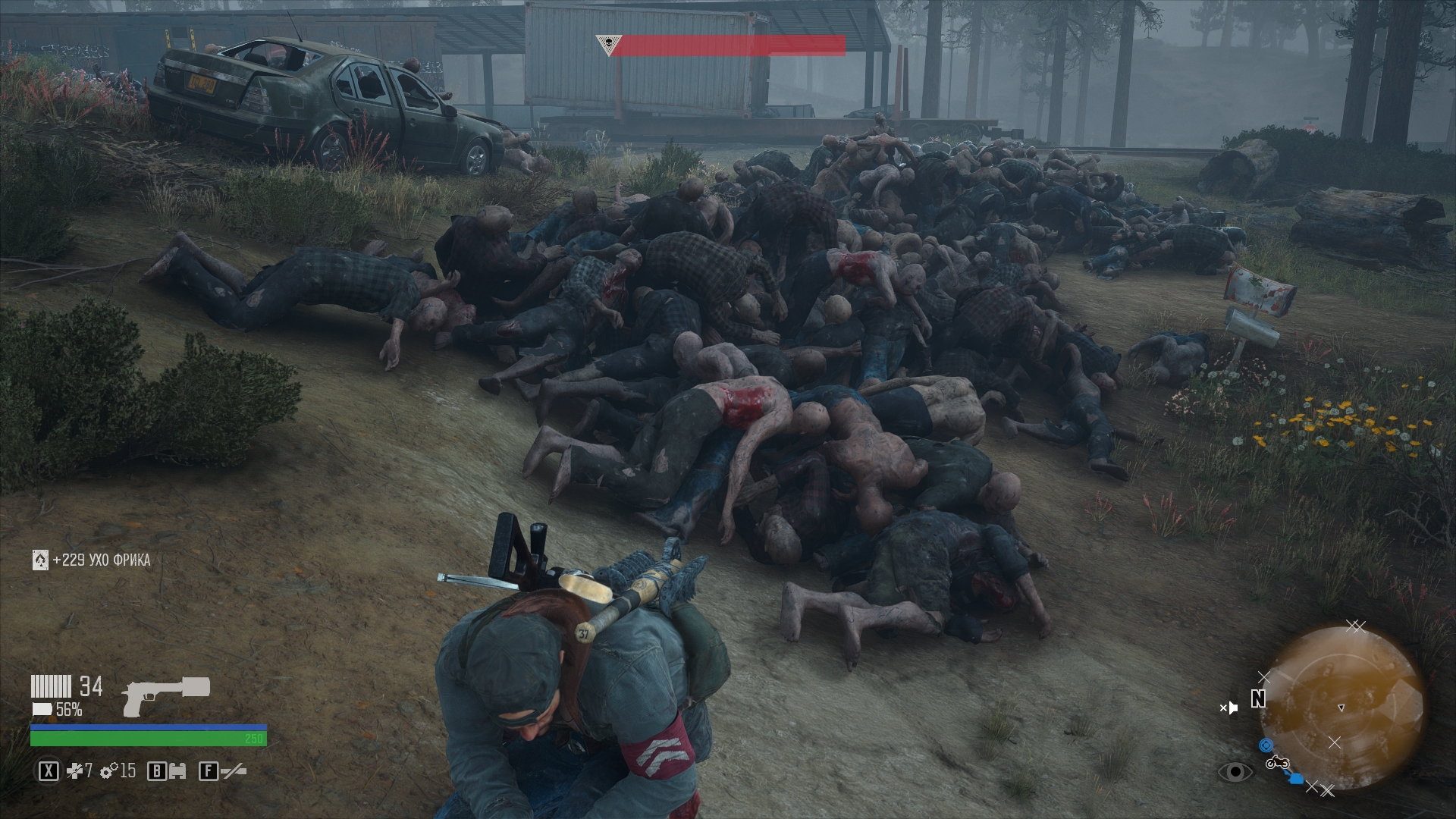The image size is (1456, 819).
Task: Click the motorcycle marker on the minimap
Action: click(x=1277, y=761)
